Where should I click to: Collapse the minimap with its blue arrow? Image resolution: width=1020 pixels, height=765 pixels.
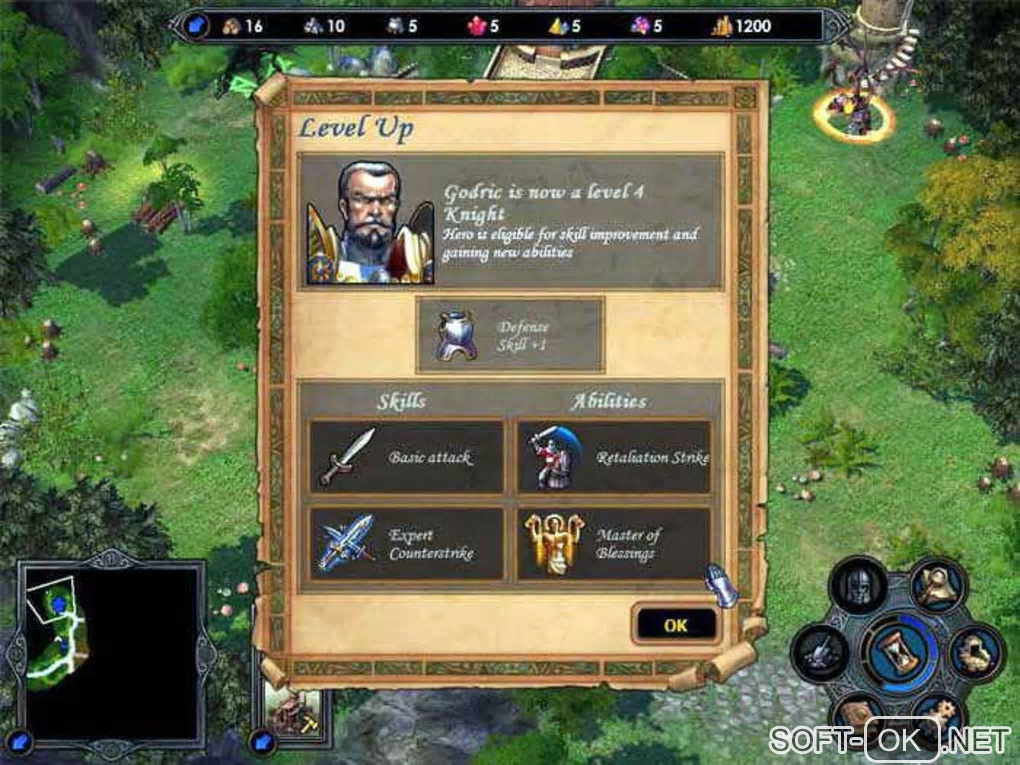[23, 741]
